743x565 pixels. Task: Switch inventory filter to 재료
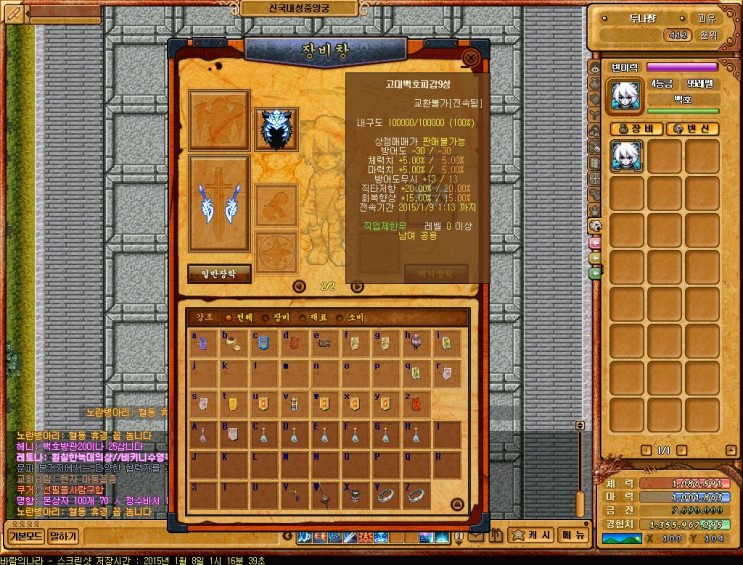[x=318, y=316]
